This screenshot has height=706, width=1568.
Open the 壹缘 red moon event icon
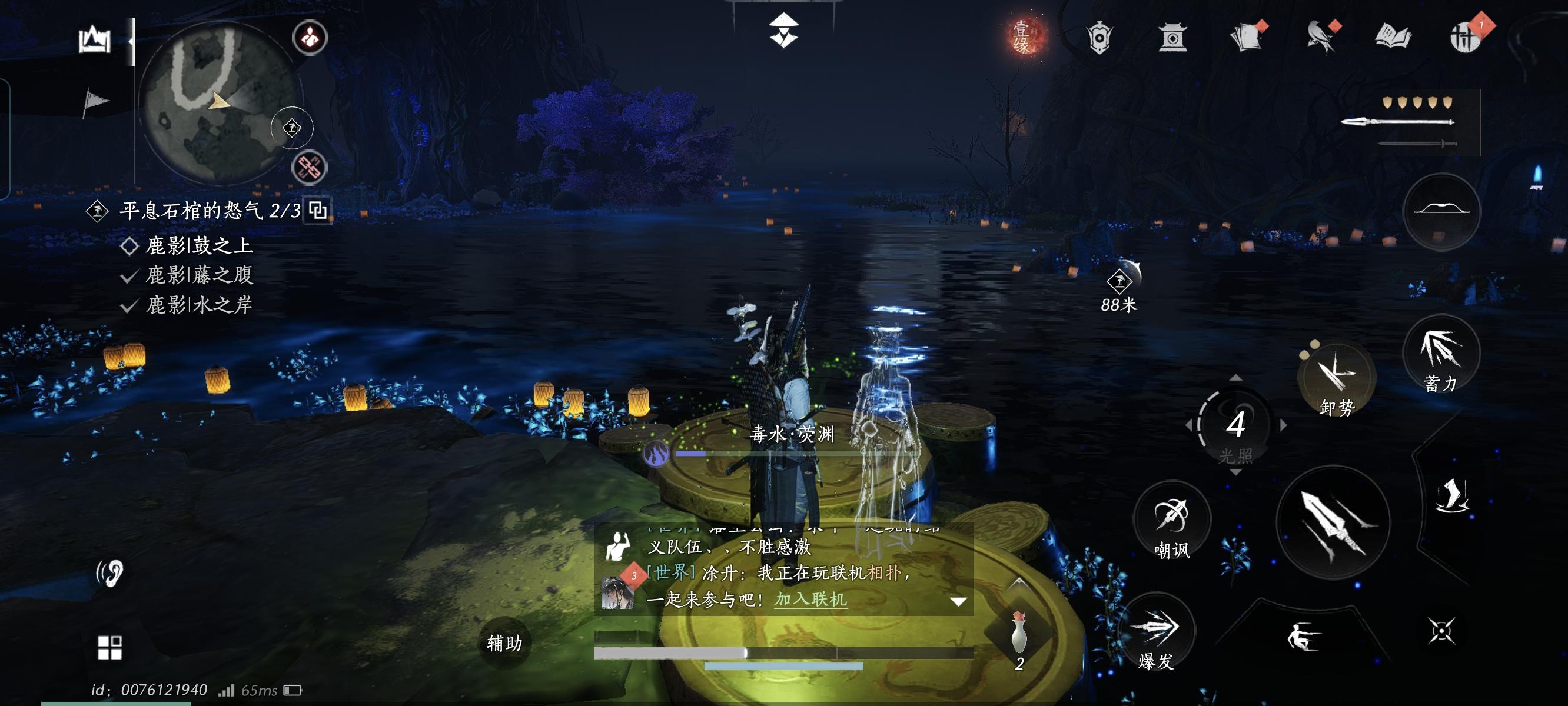tap(1028, 38)
